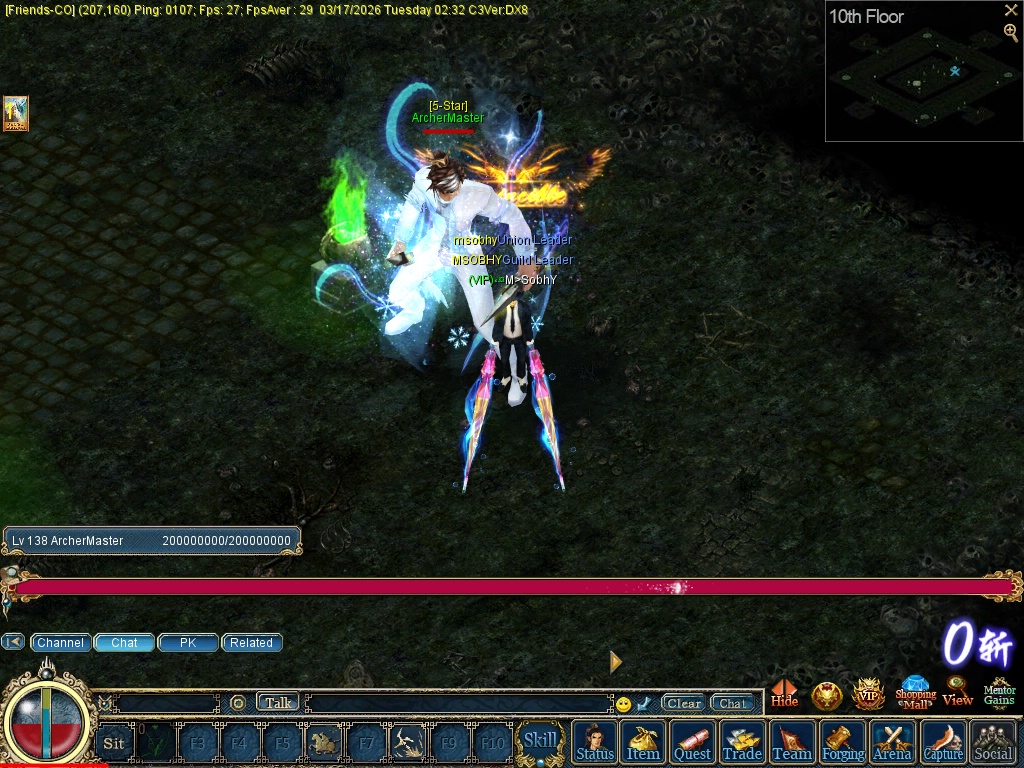1024x768 pixels.
Task: Switch to the Channel chat tab
Action: coord(60,643)
